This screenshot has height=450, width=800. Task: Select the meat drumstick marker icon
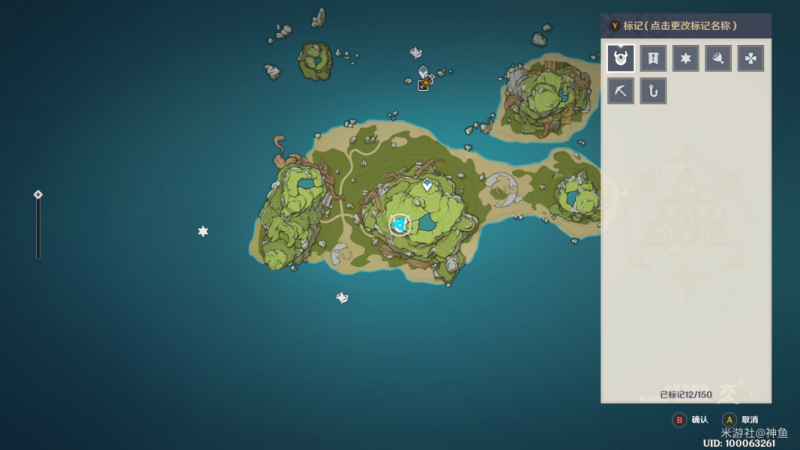[x=717, y=59]
